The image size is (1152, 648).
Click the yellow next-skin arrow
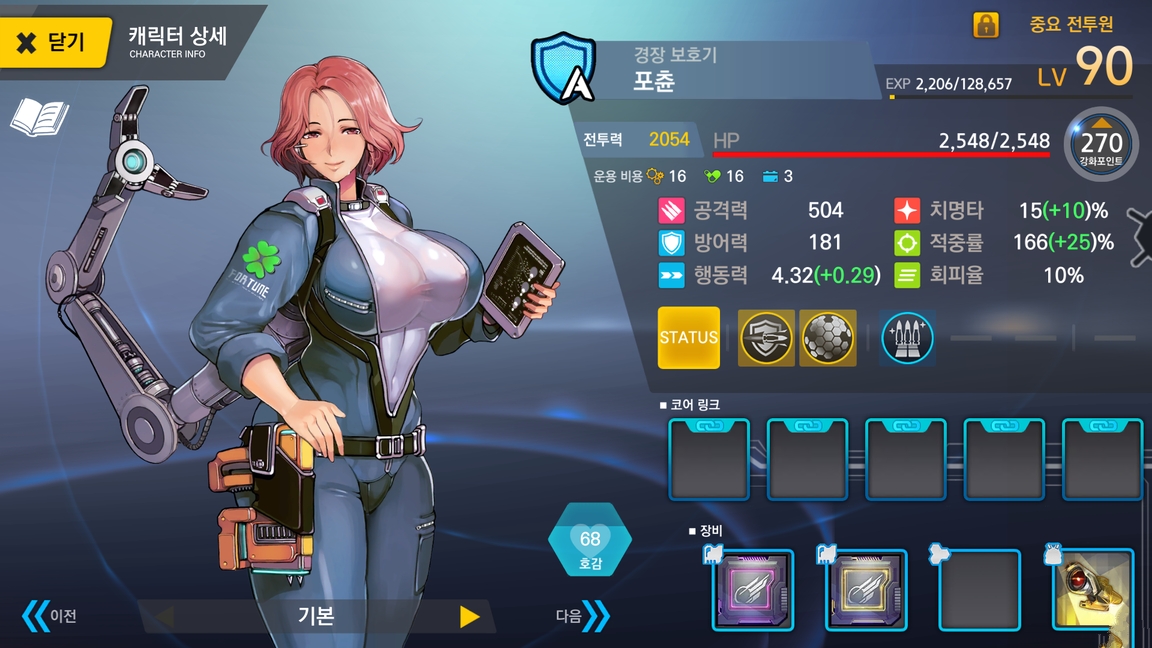469,616
